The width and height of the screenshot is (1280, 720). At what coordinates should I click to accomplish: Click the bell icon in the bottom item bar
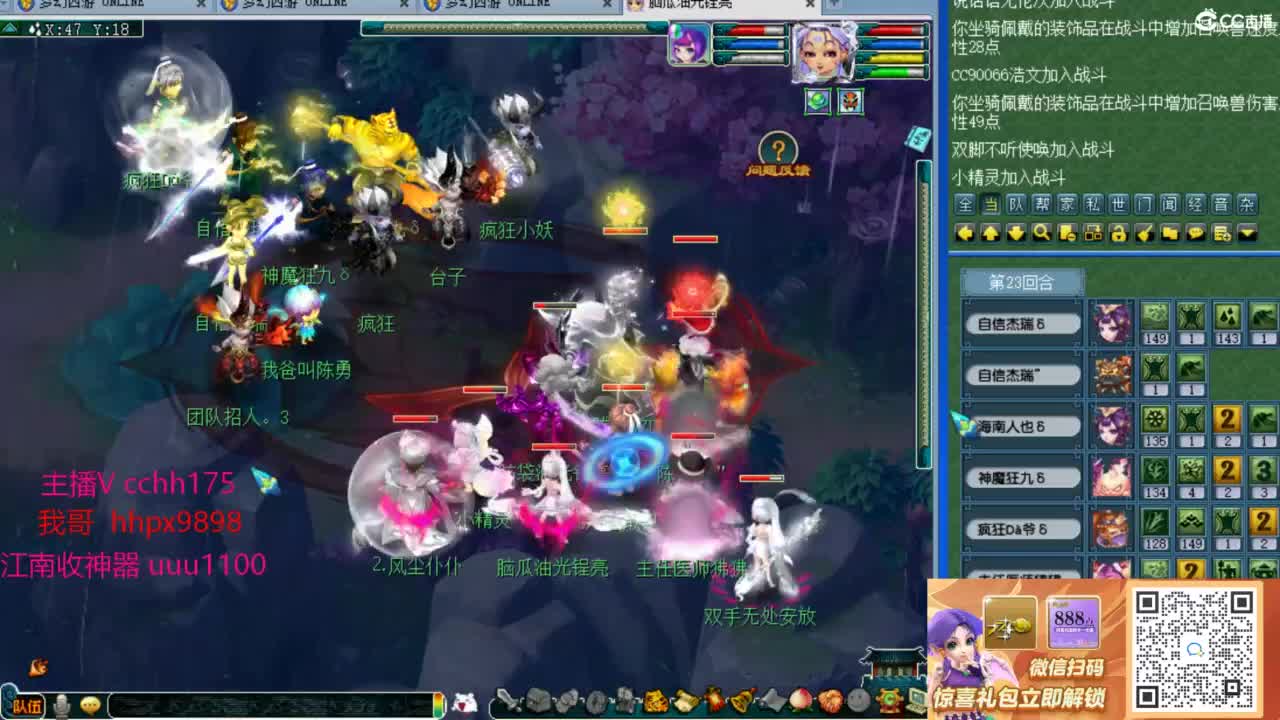tap(741, 701)
